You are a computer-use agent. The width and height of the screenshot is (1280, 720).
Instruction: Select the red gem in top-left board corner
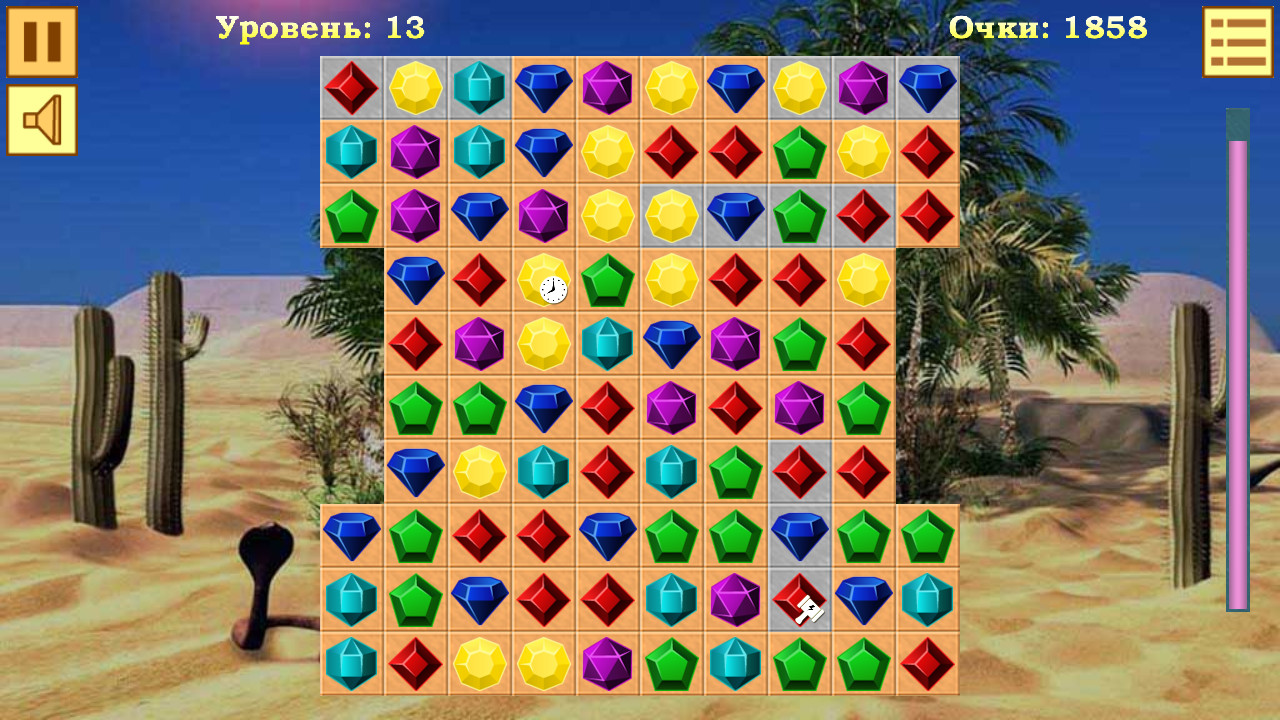351,90
